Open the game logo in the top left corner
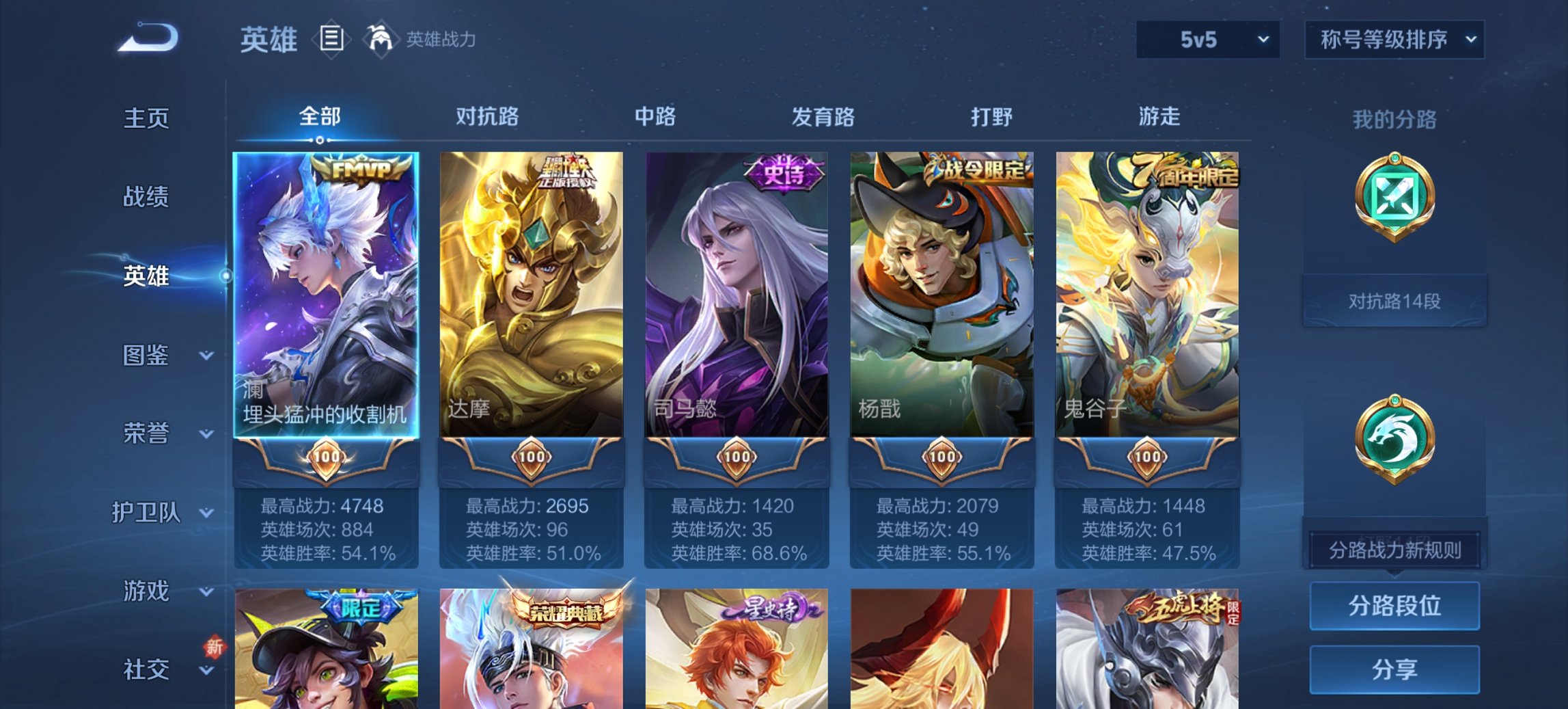Screen dimensions: 1568x709 [147, 38]
